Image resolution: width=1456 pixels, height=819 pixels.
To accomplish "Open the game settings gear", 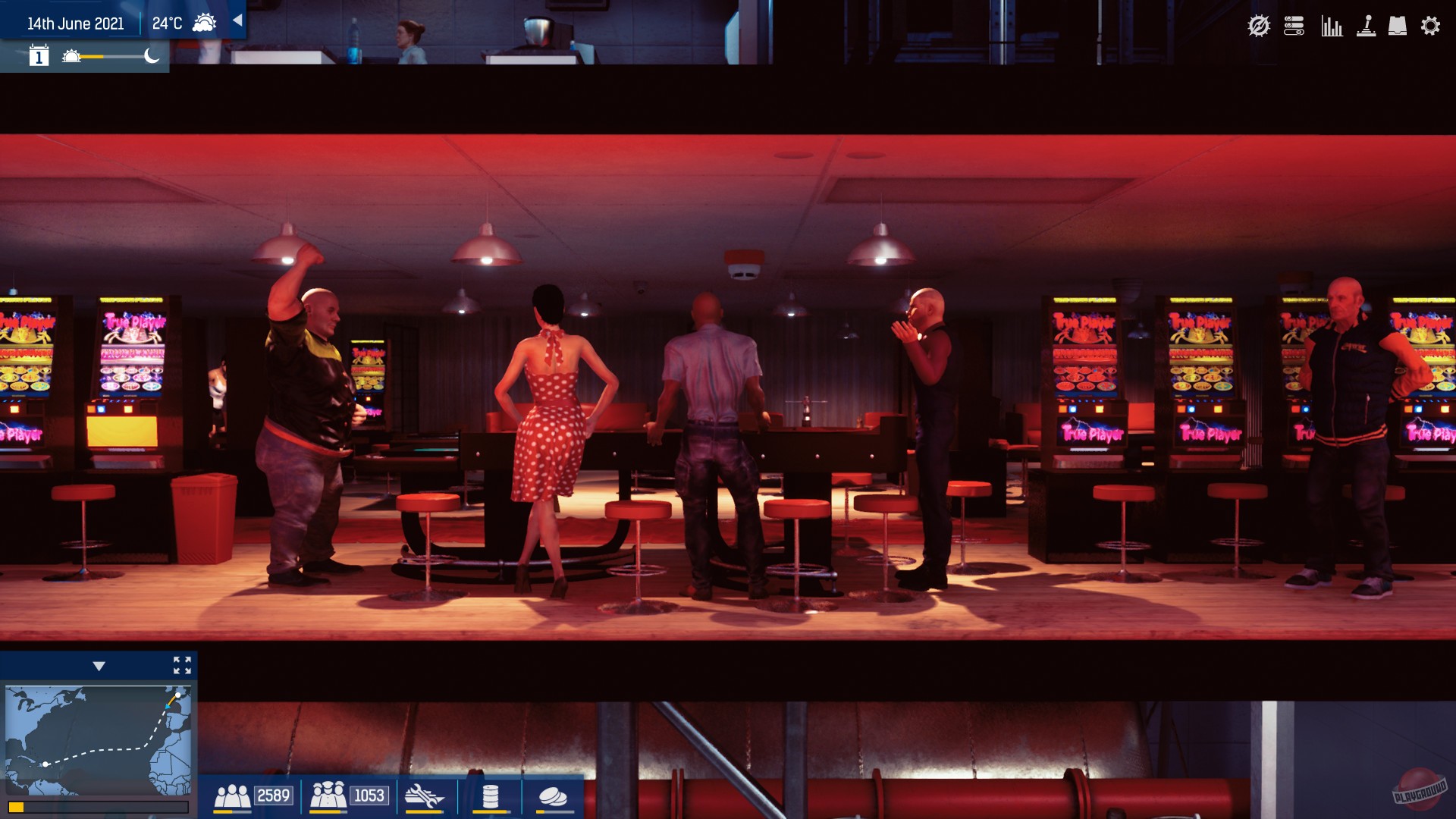I will (x=1431, y=25).
